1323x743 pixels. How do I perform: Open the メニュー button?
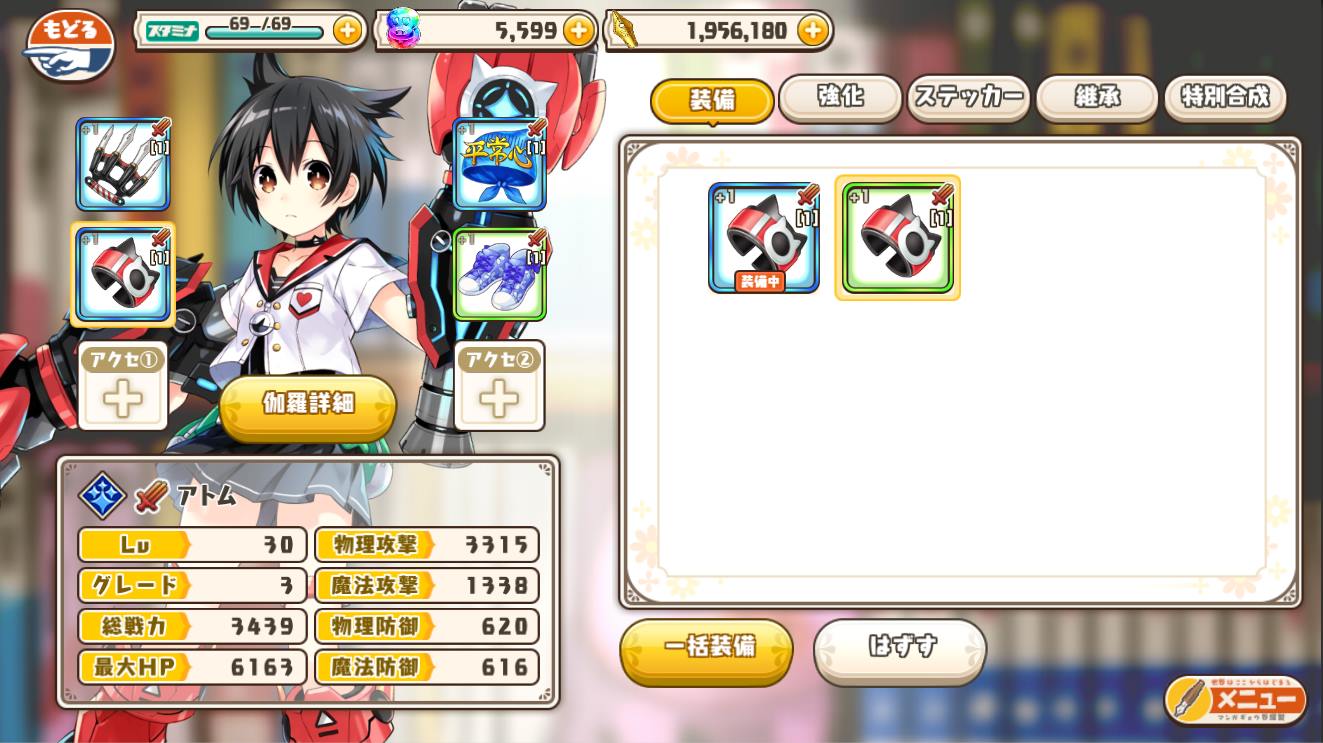tap(1236, 700)
